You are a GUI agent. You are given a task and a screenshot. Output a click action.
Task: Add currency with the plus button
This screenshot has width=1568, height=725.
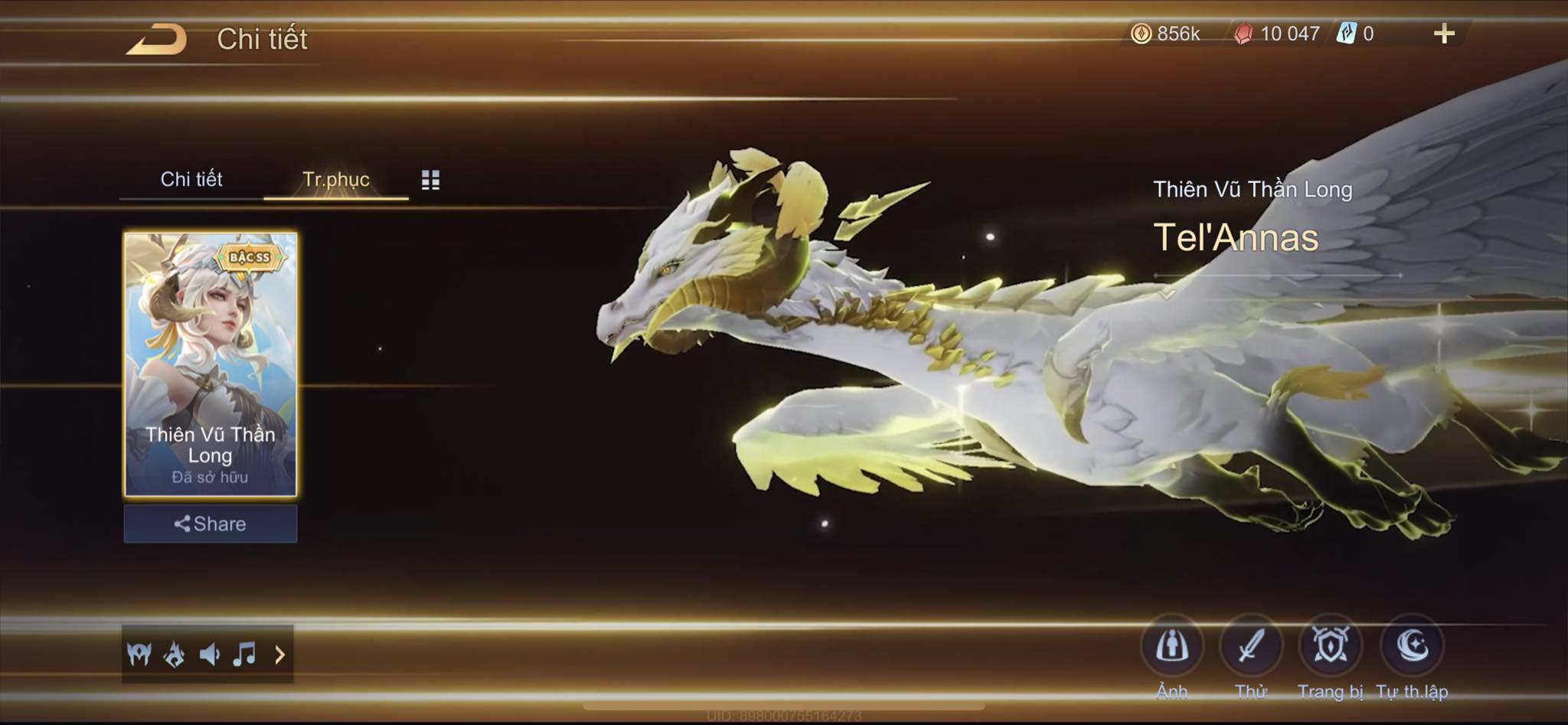1444,34
